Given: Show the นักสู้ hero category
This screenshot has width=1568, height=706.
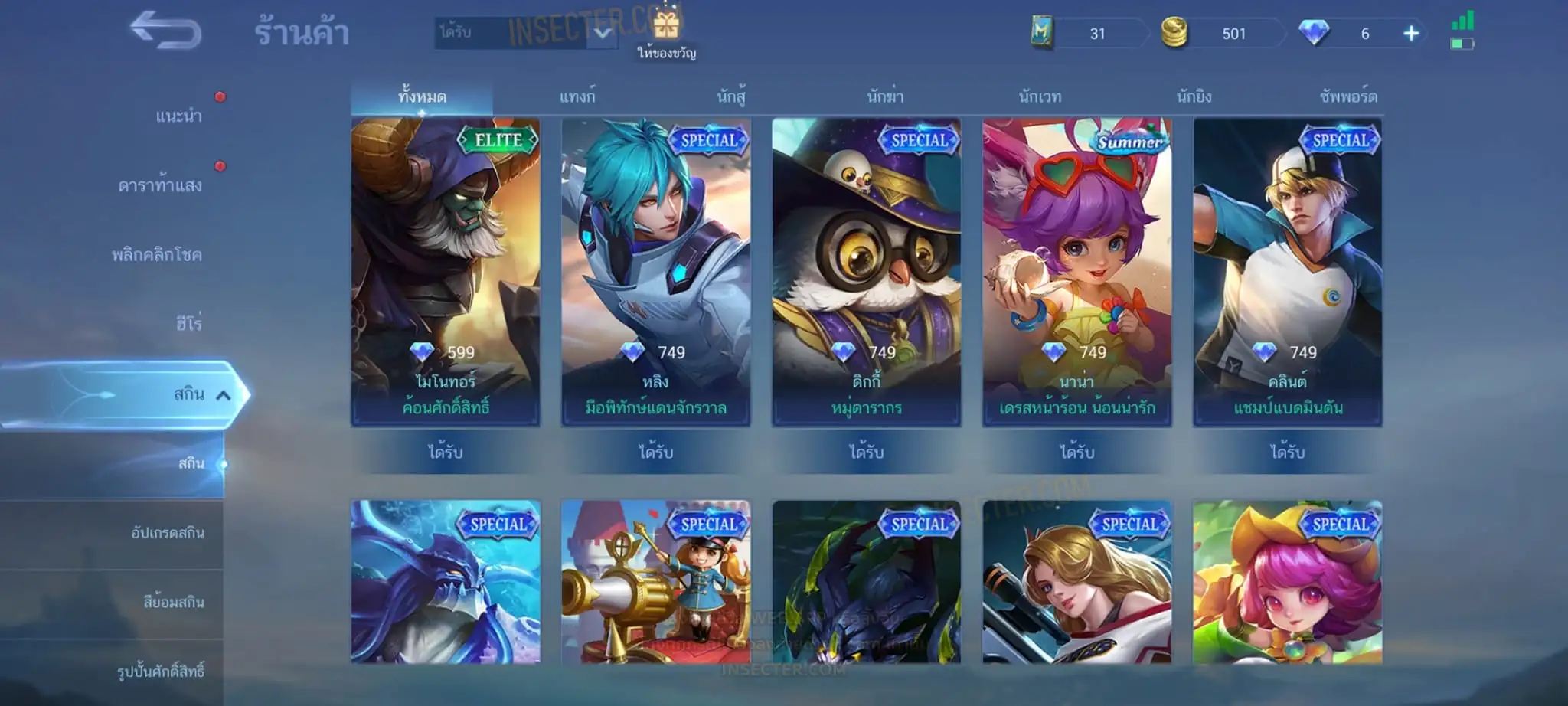Looking at the screenshot, I should pos(731,97).
